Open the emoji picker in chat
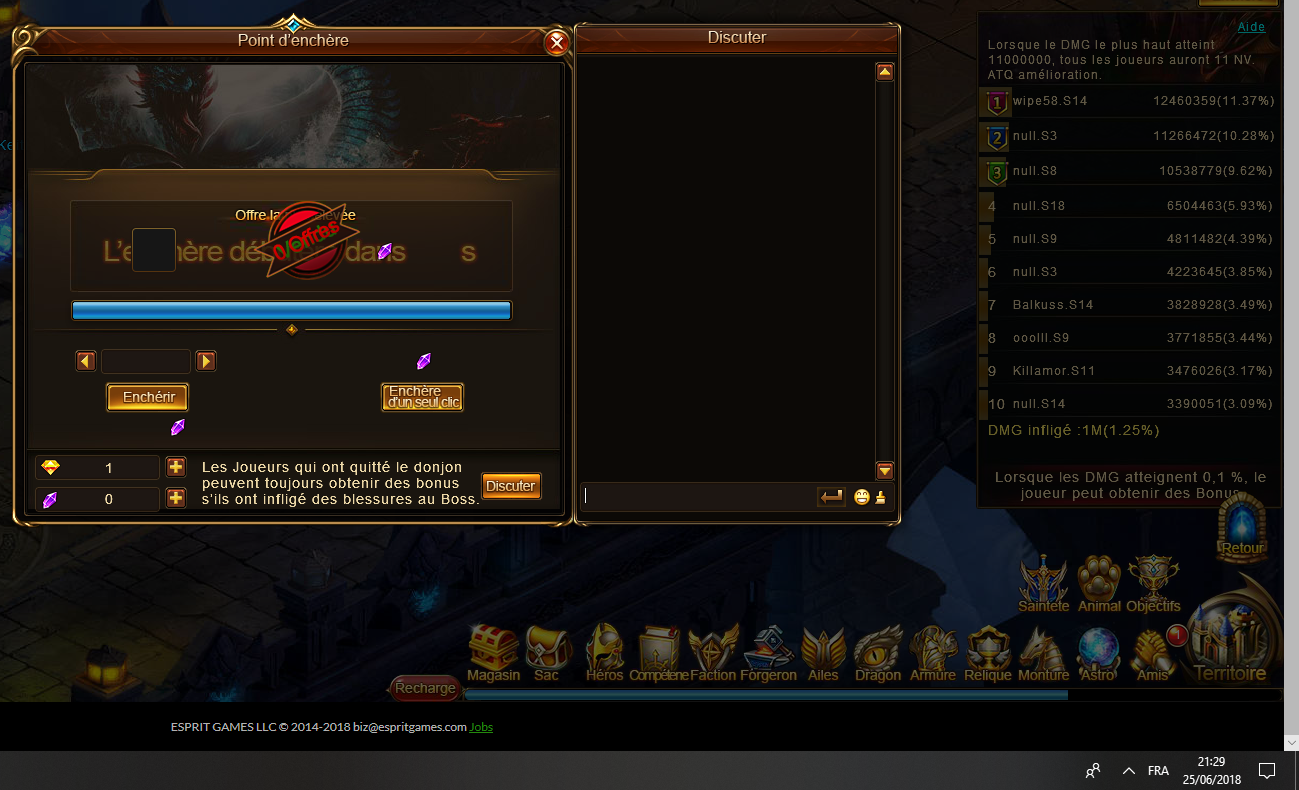This screenshot has width=1299, height=790. pyautogui.click(x=862, y=497)
